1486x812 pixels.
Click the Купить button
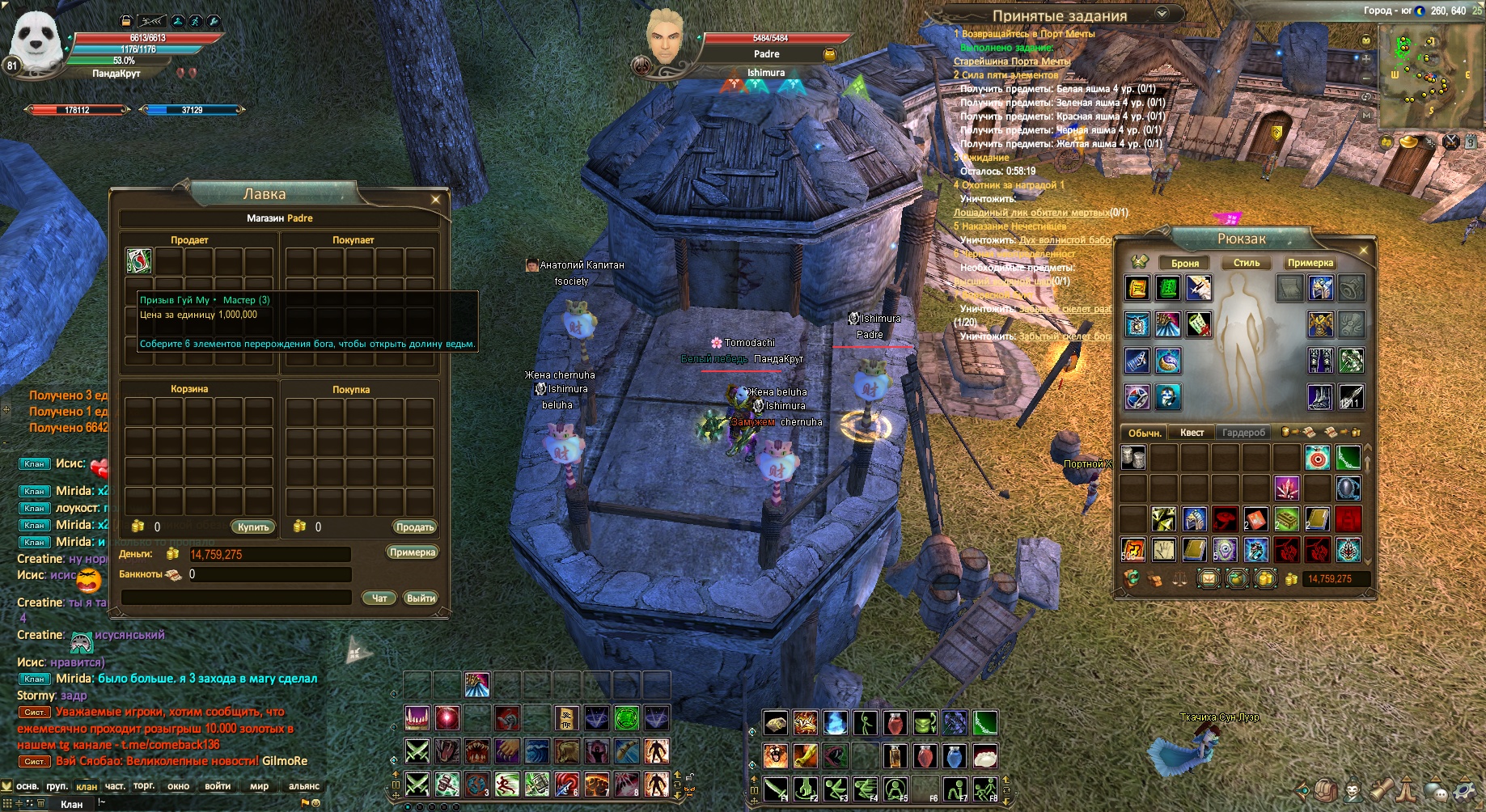pos(253,527)
